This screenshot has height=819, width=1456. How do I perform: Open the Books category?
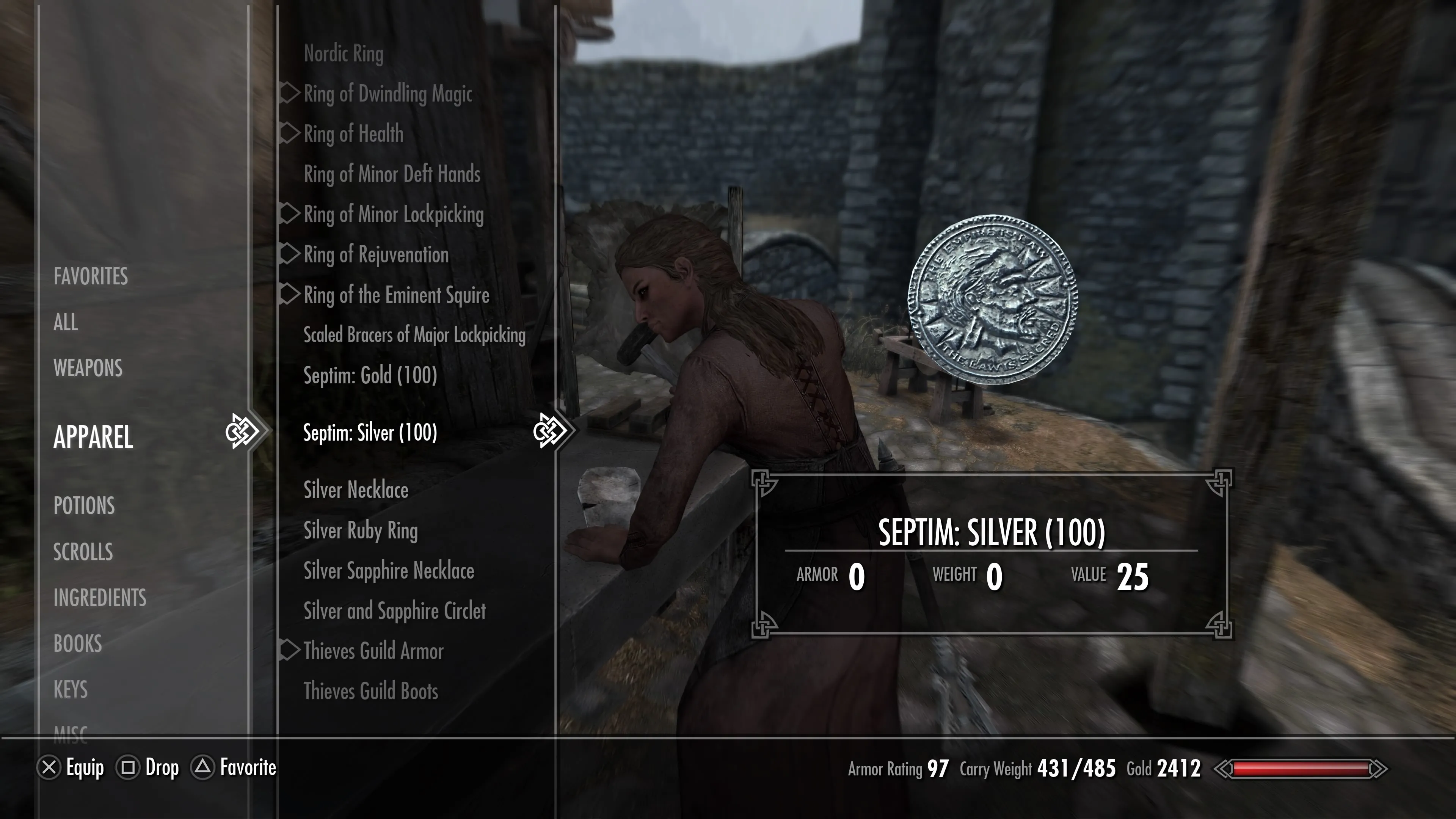tap(77, 644)
